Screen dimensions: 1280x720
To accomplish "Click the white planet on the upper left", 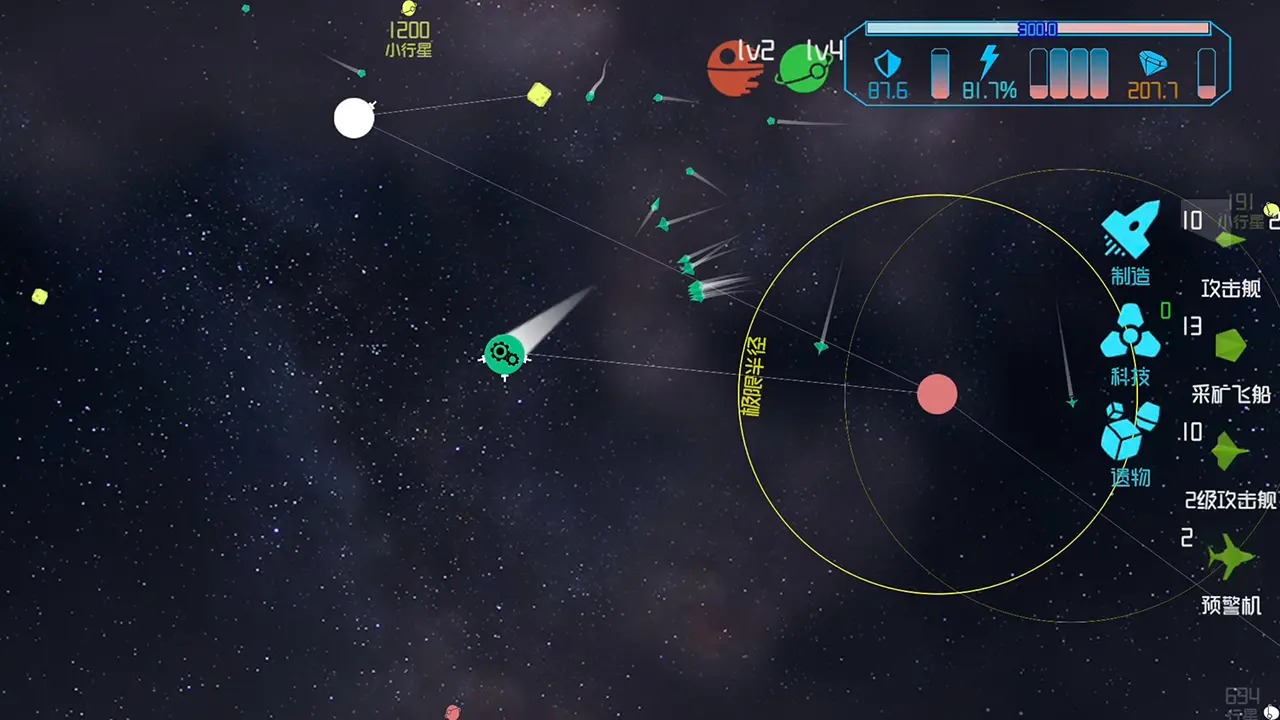I will (x=354, y=118).
